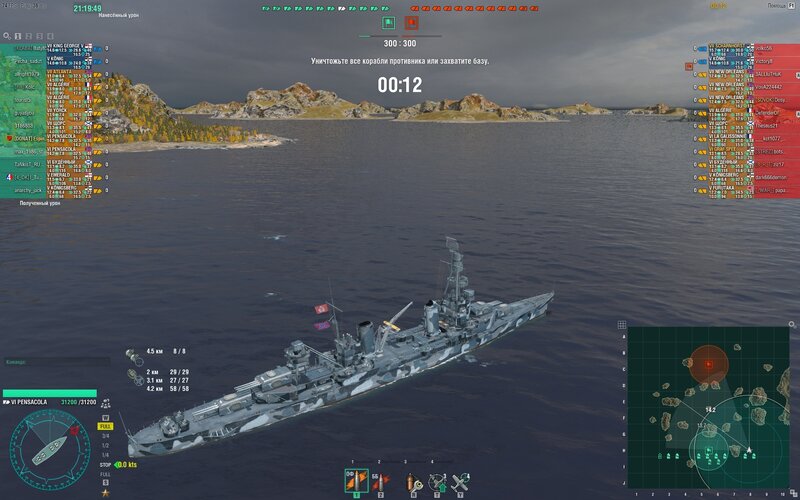Image resolution: width=800 pixels, height=500 pixels.
Task: Click the chat command input field
Action: coord(55,362)
